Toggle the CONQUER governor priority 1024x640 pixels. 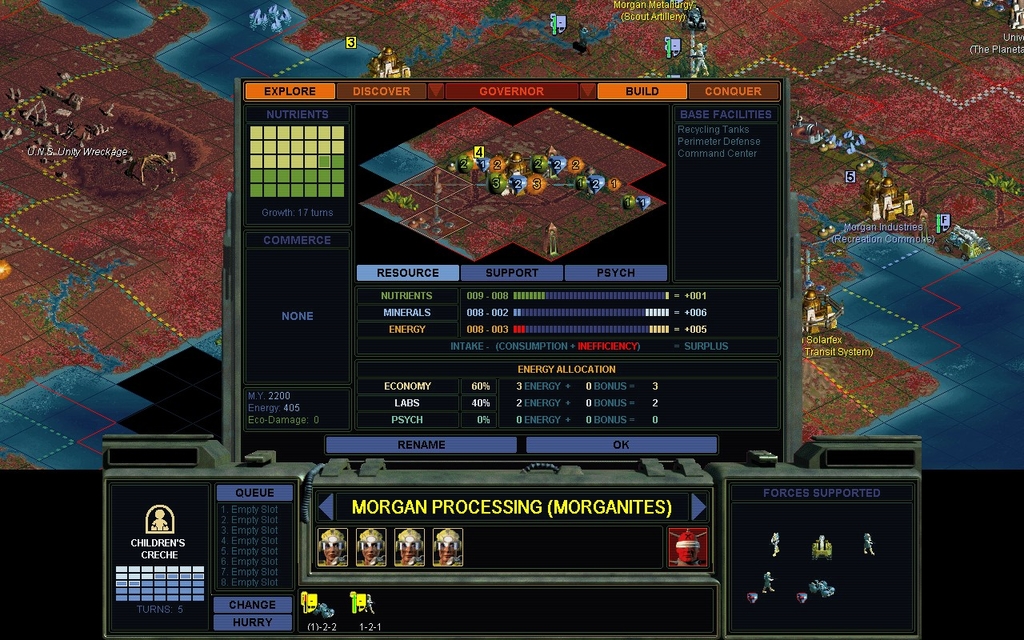click(x=733, y=91)
